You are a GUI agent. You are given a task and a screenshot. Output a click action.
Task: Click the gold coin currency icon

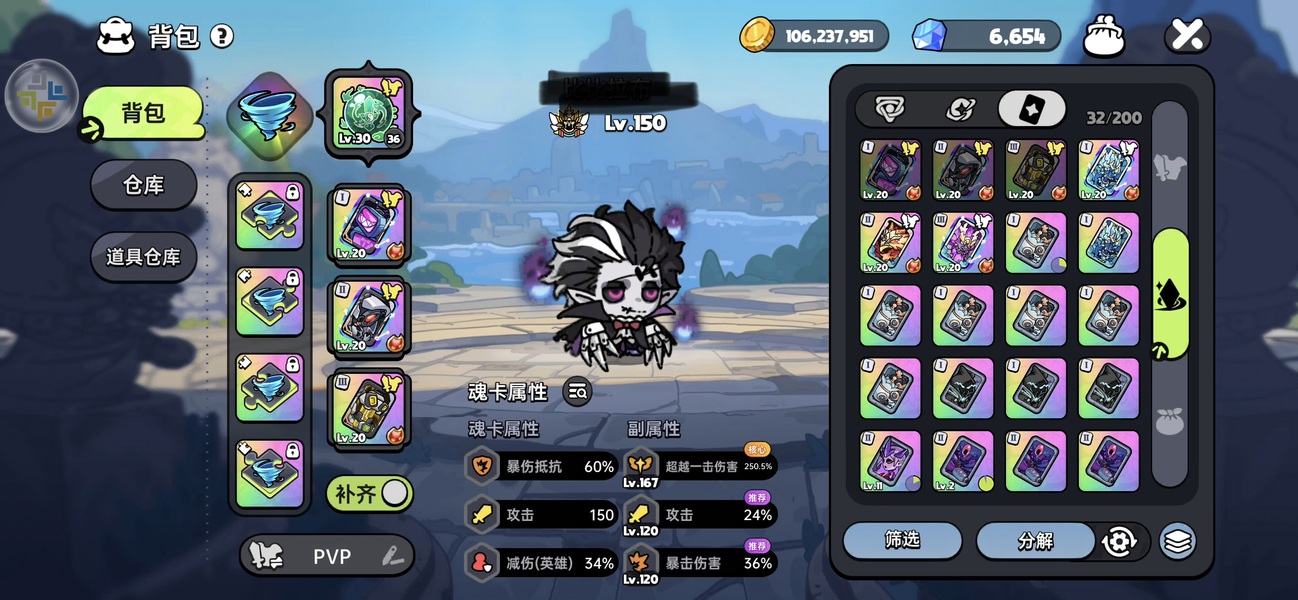pyautogui.click(x=757, y=35)
